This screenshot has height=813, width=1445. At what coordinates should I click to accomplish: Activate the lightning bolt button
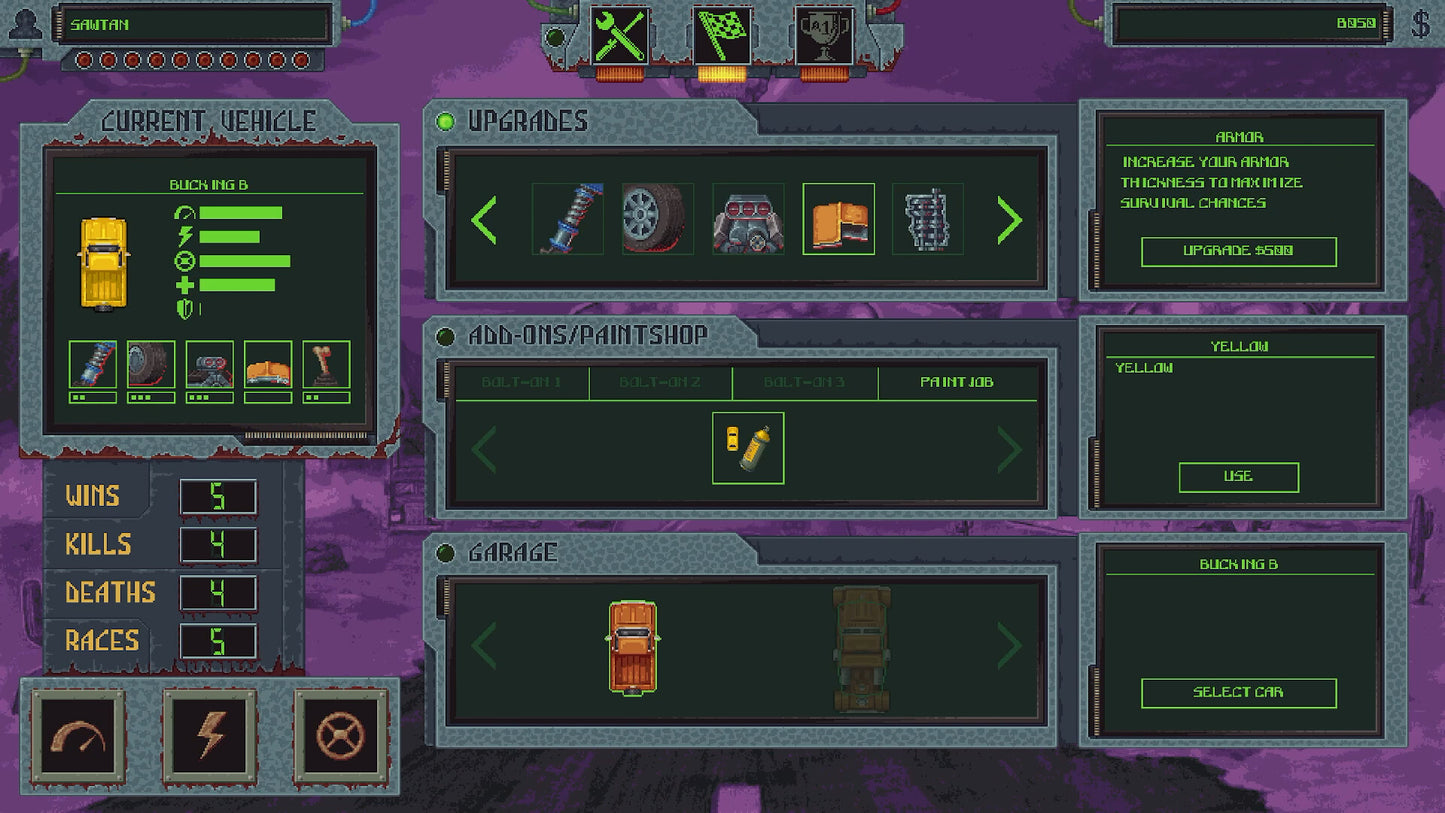coord(210,737)
